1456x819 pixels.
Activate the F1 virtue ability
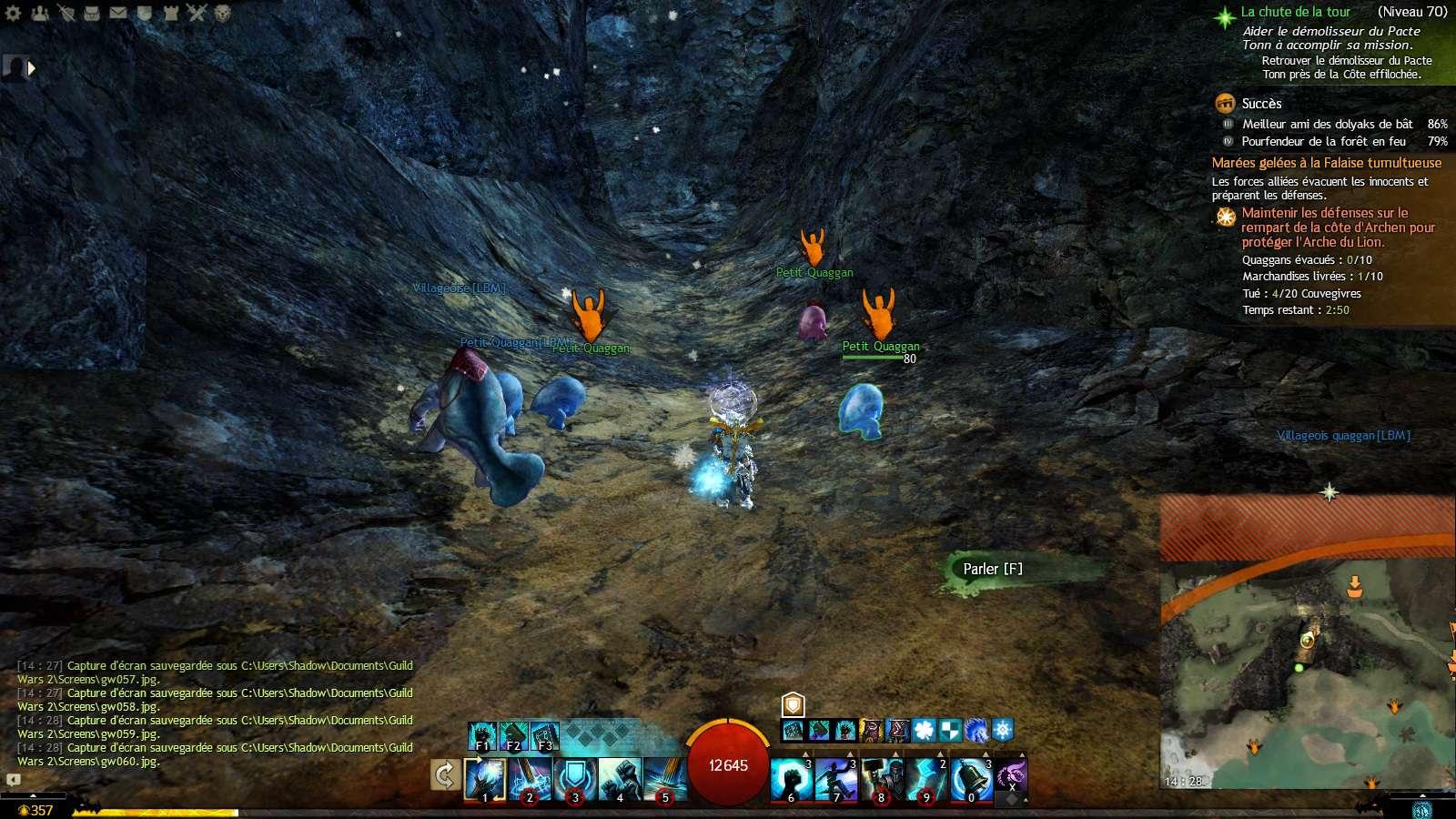(x=482, y=735)
